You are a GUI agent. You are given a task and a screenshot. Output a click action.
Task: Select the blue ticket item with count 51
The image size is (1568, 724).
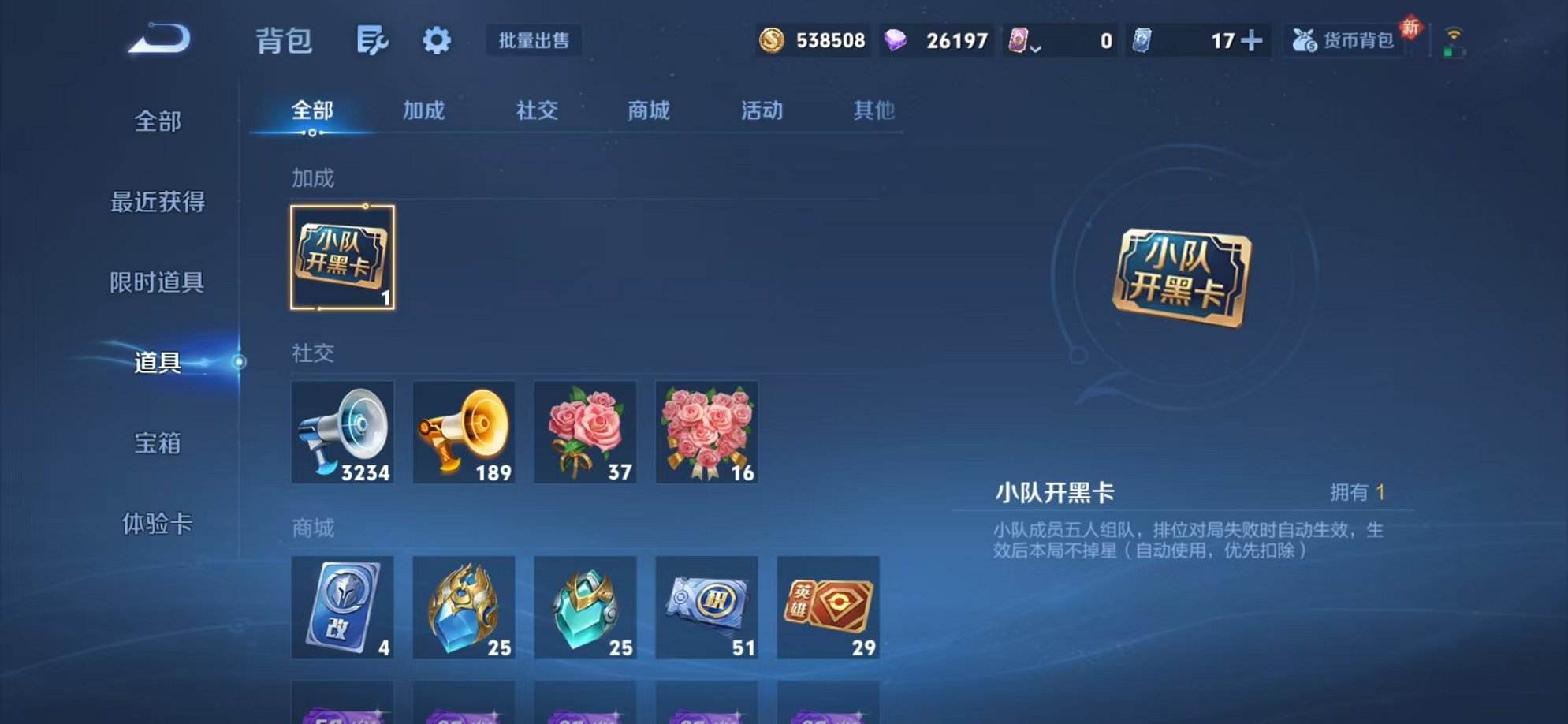coord(707,609)
